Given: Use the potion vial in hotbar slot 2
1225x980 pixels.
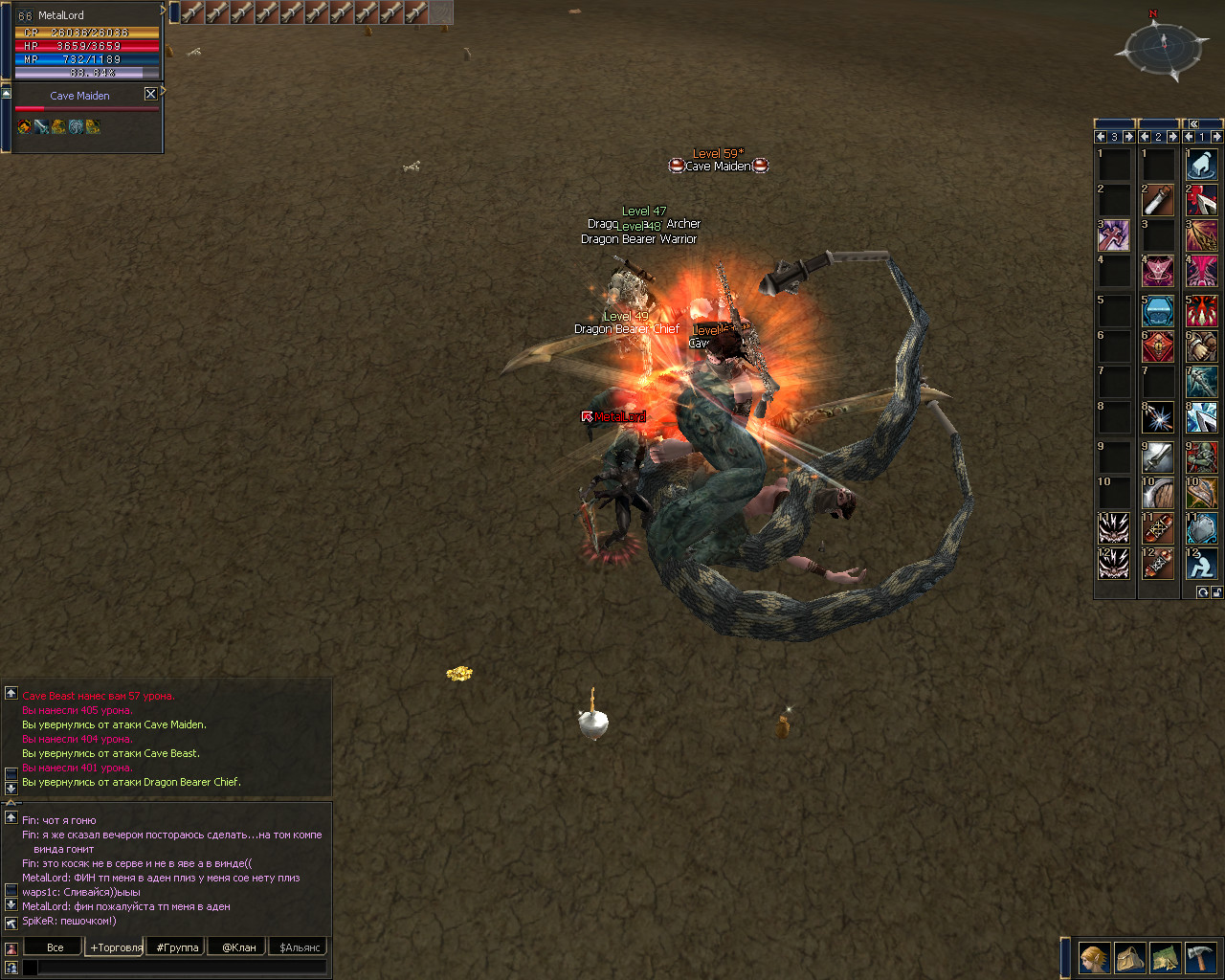Looking at the screenshot, I should click(x=1157, y=201).
